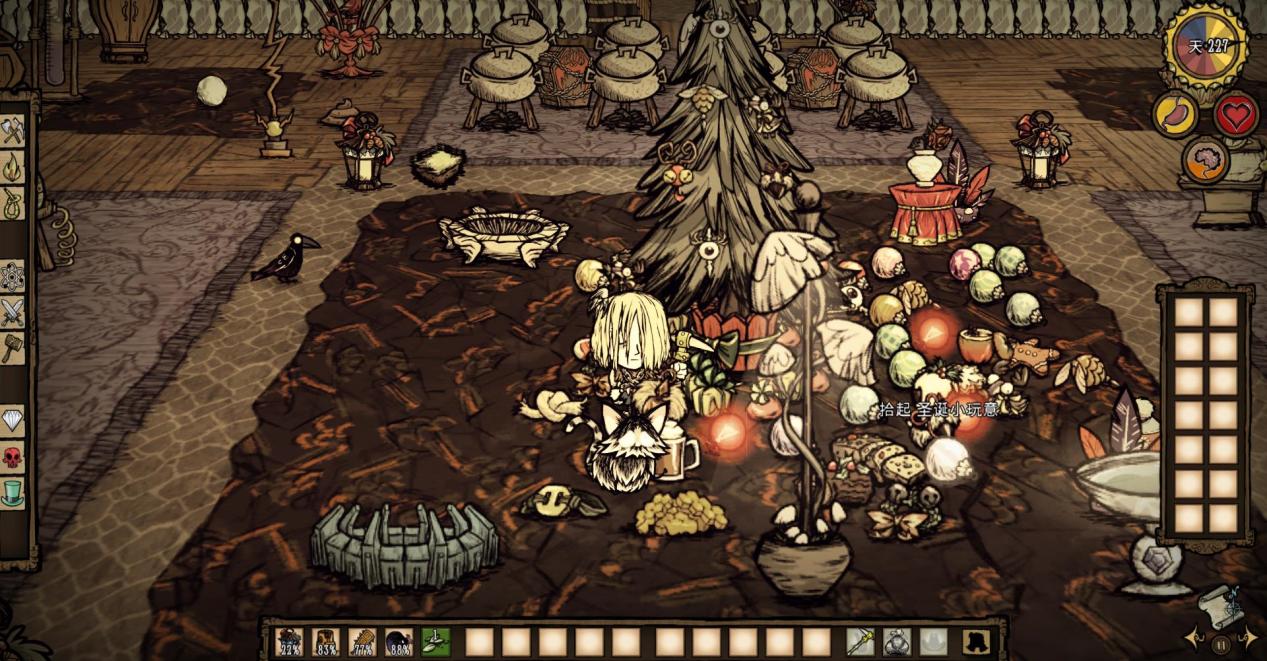Rotate the camera left with arrow
The width and height of the screenshot is (1267, 661).
pos(1194,637)
